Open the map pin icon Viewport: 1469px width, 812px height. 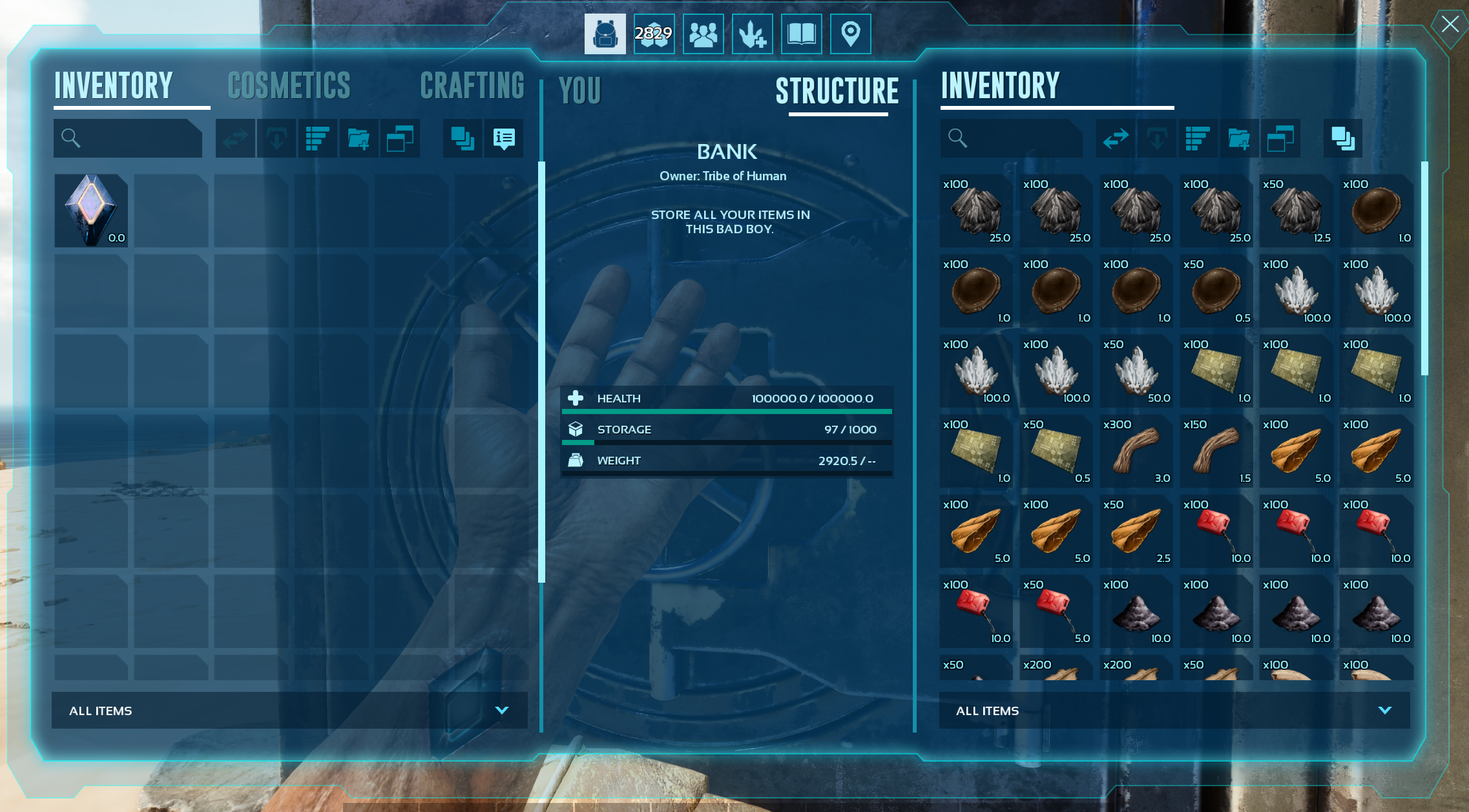(850, 34)
